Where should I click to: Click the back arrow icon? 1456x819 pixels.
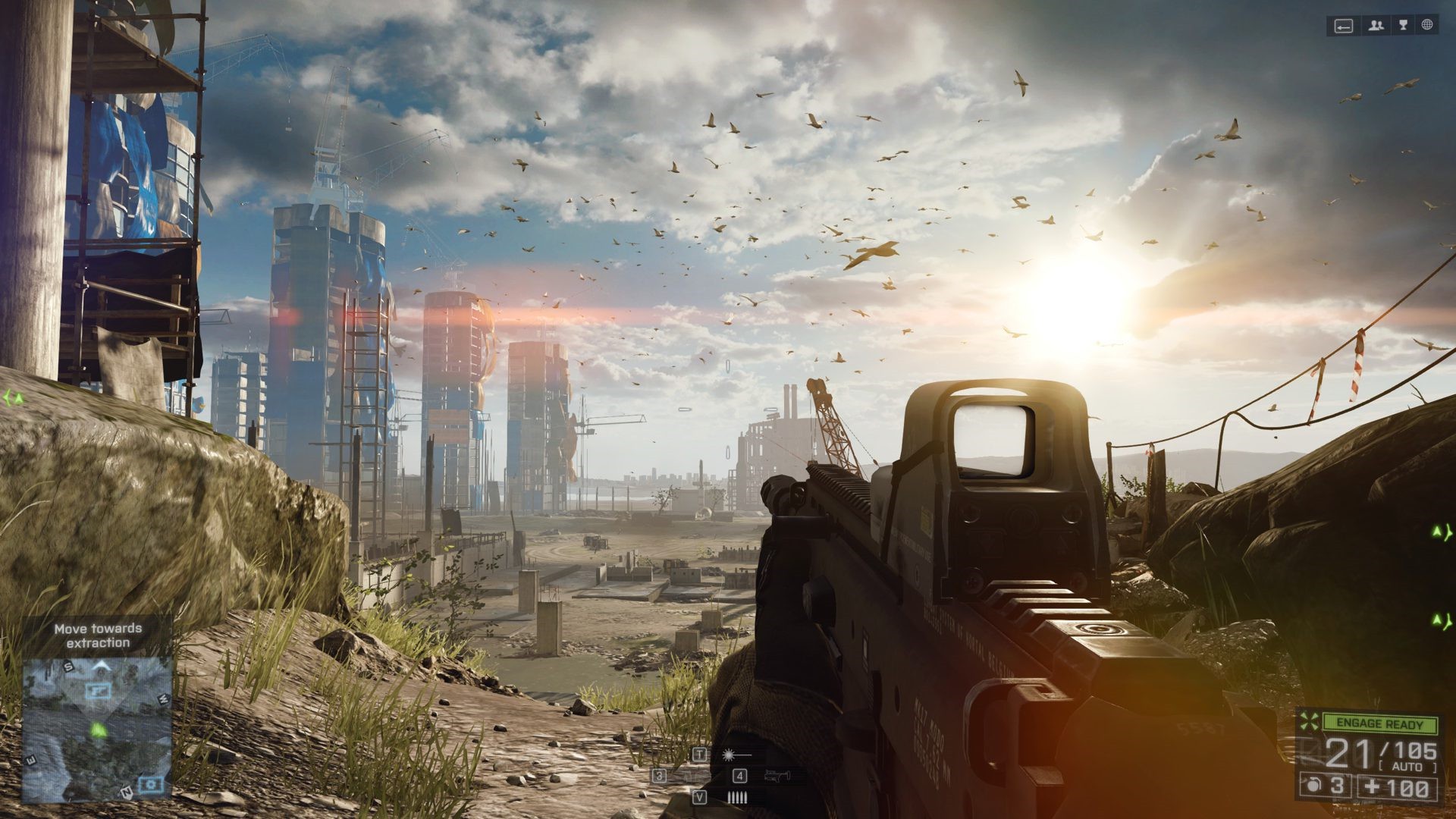1344,27
